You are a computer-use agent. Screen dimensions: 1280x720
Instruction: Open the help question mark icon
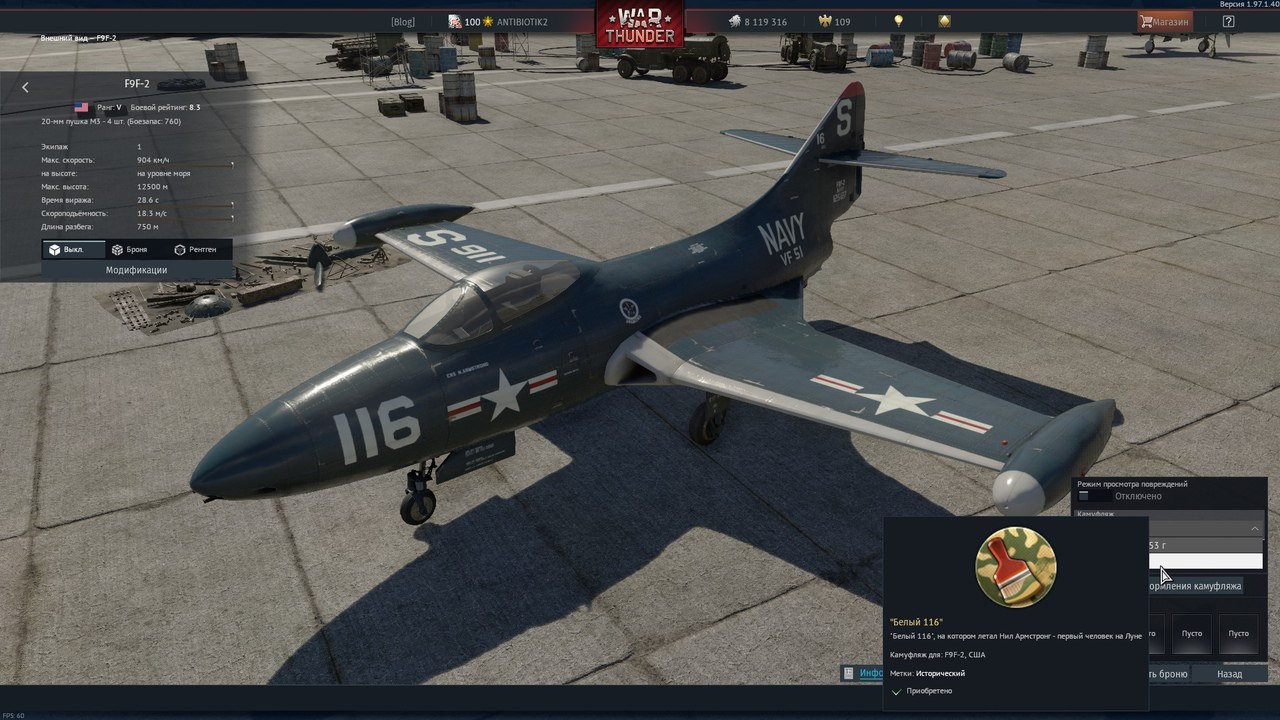1228,21
